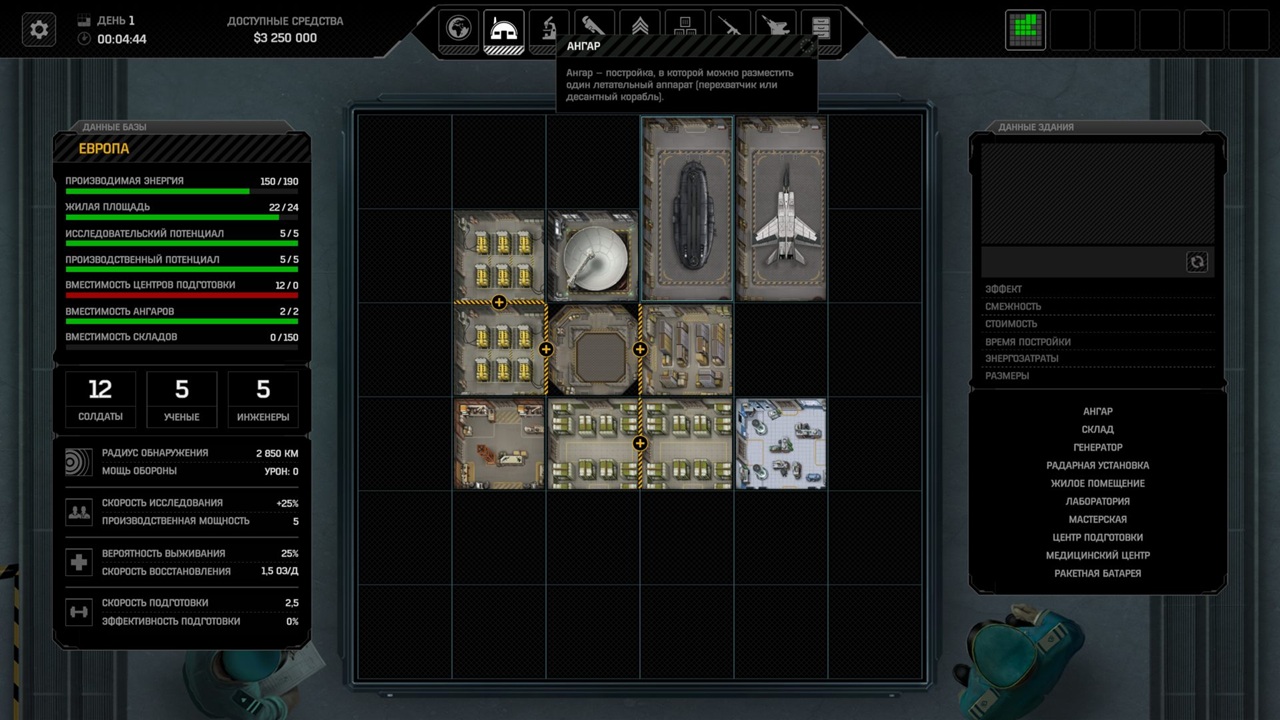Open the soldier rank chevrons tab
Viewport: 1280px width, 720px height.
pyautogui.click(x=639, y=29)
